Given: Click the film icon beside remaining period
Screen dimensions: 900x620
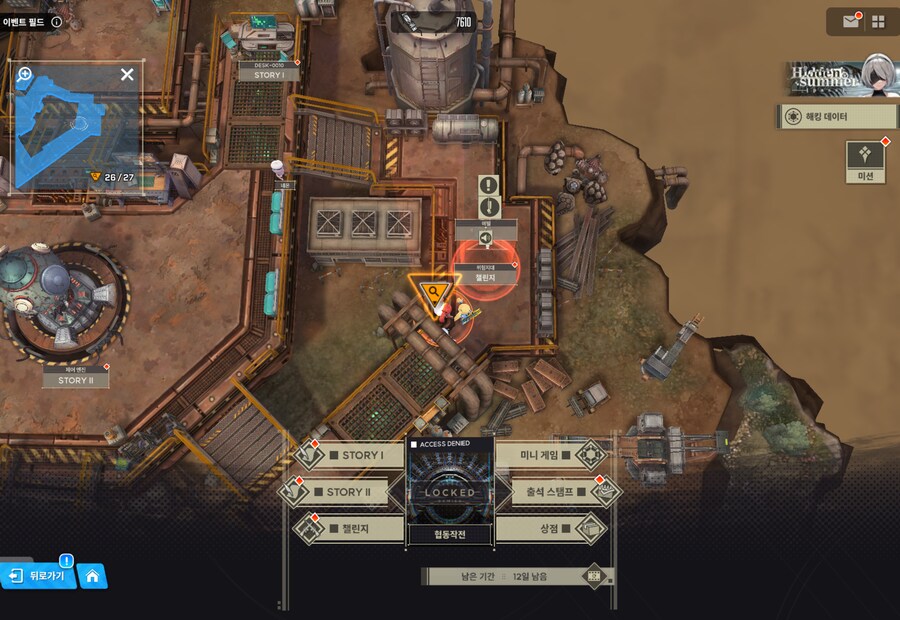Looking at the screenshot, I should point(595,576).
